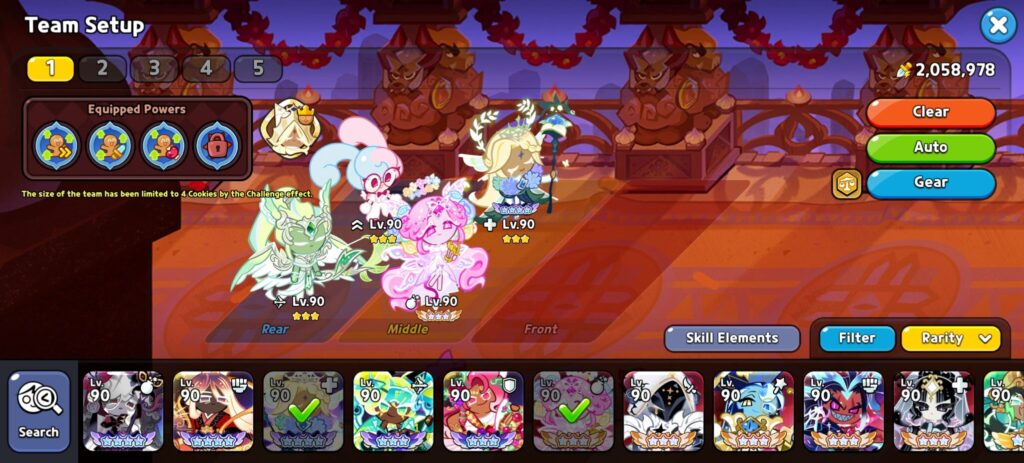Open the cookie Filter options
The width and height of the screenshot is (1024, 463).
(x=857, y=338)
